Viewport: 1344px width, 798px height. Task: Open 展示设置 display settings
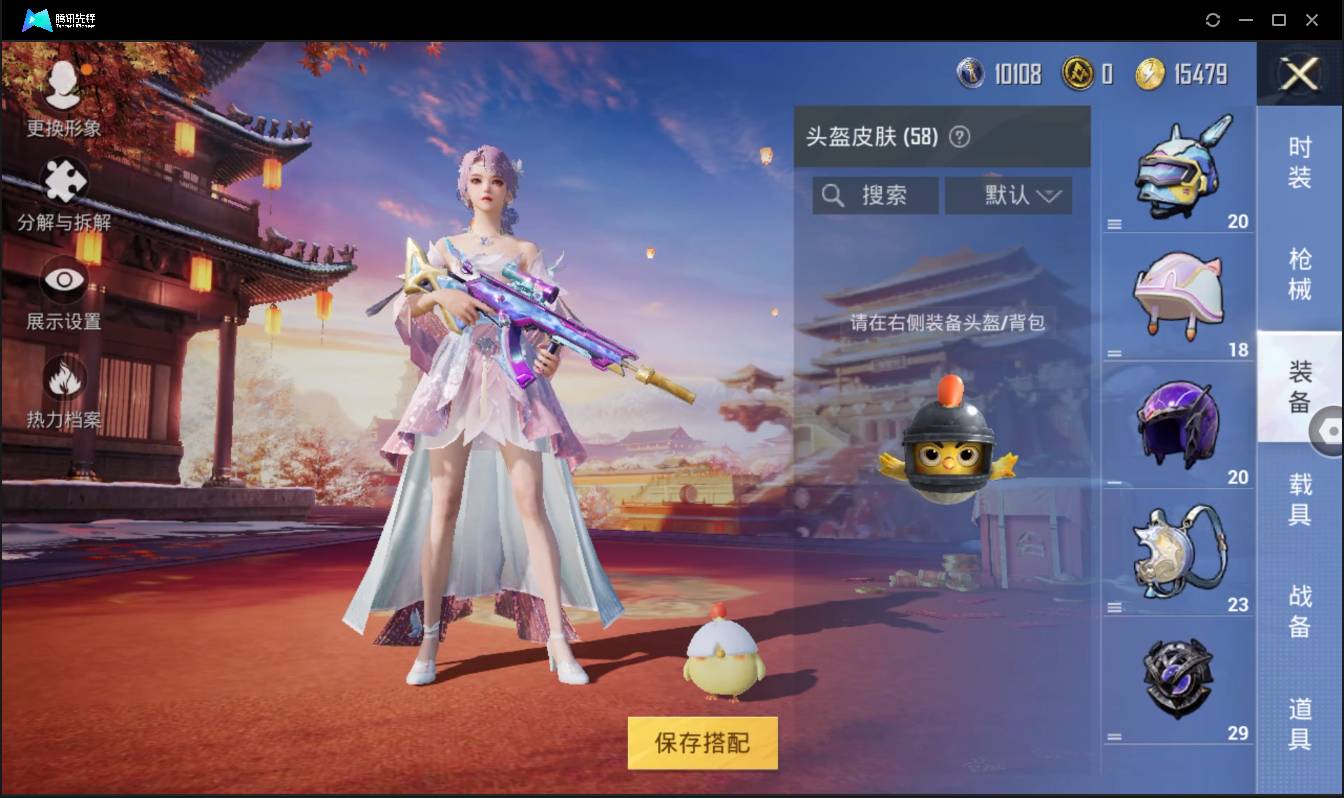tap(62, 282)
